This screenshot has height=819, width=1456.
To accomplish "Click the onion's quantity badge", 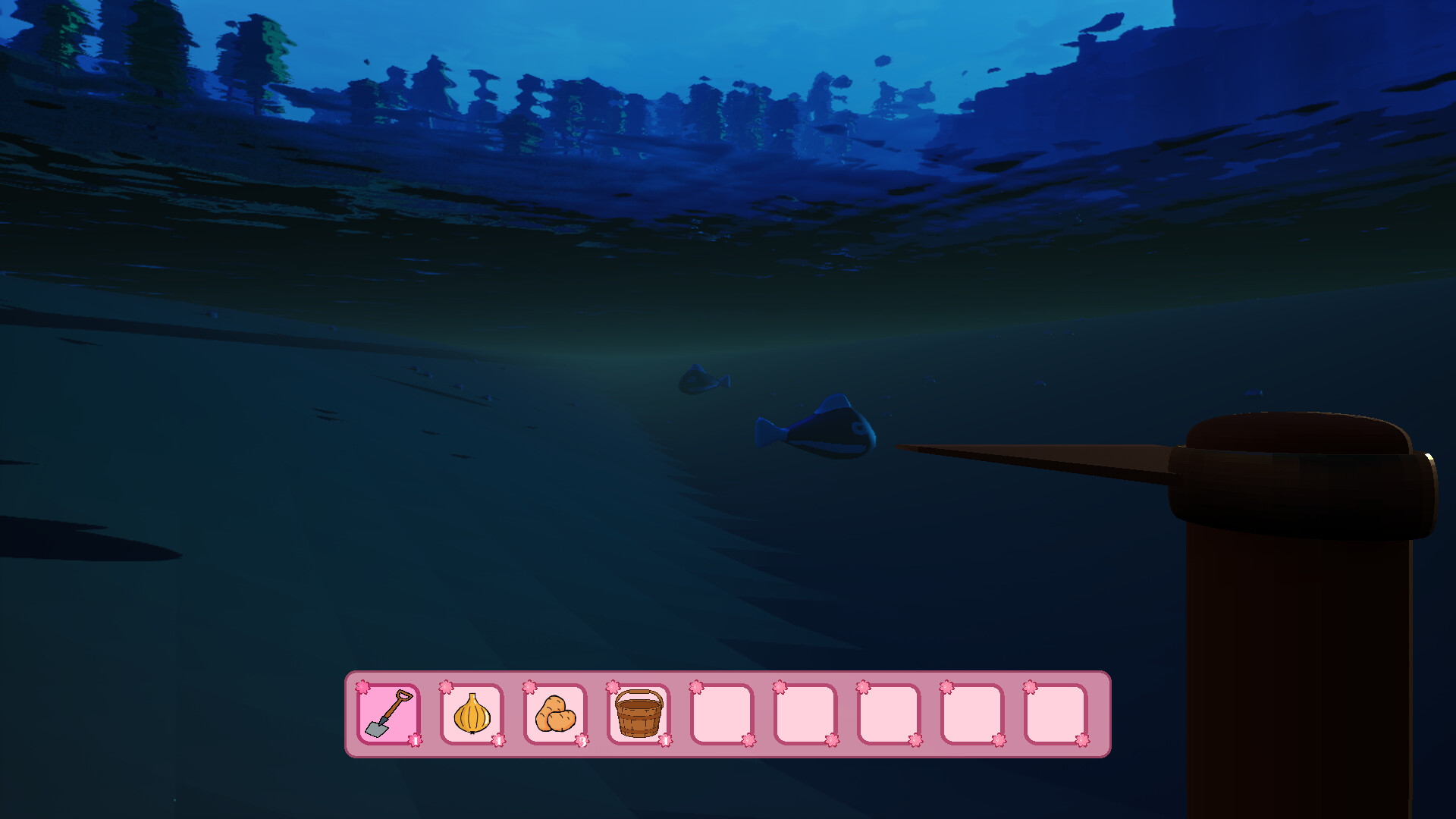I will pyautogui.click(x=499, y=742).
